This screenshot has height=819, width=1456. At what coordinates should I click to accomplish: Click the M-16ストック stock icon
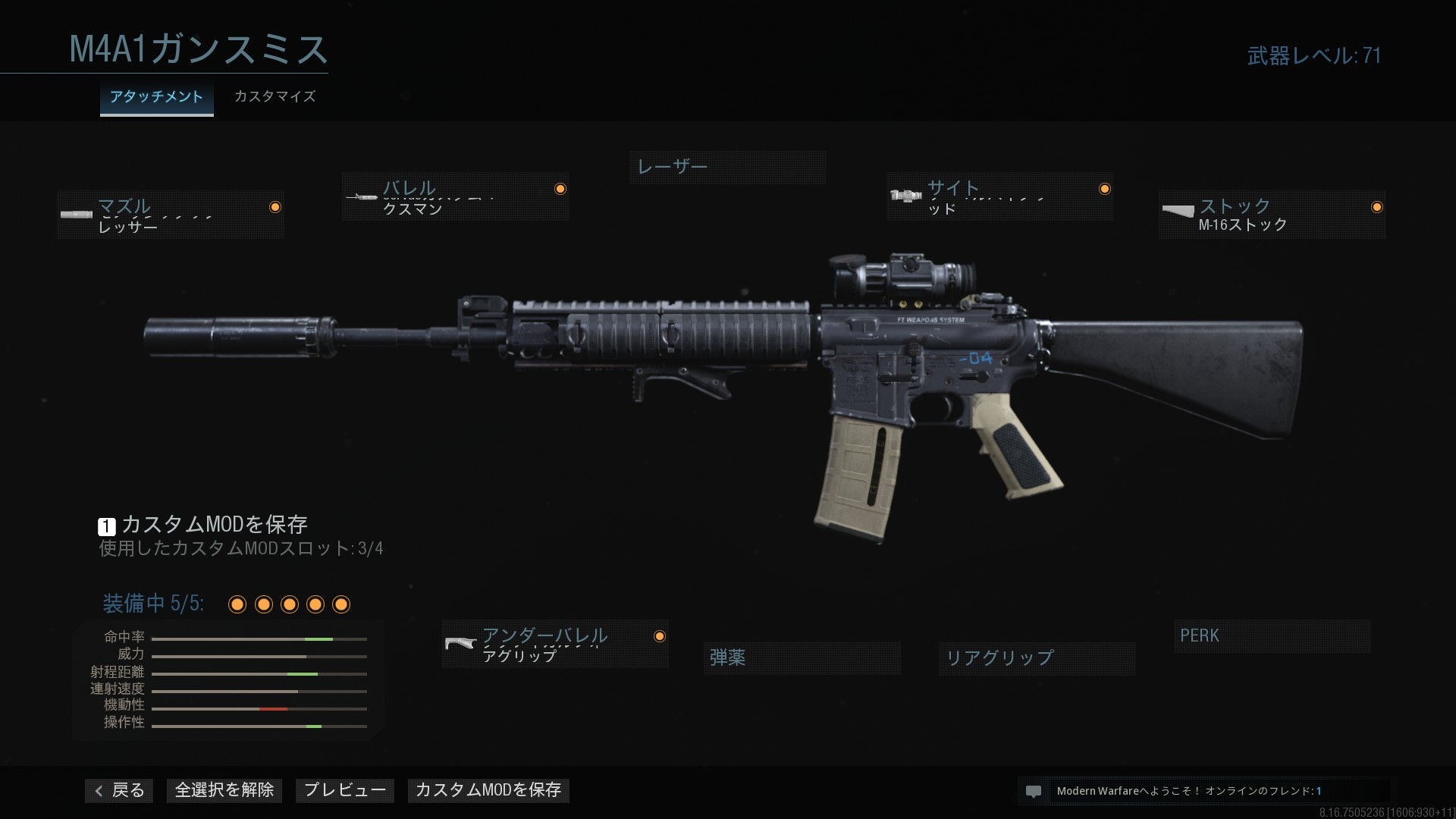pos(1178,212)
